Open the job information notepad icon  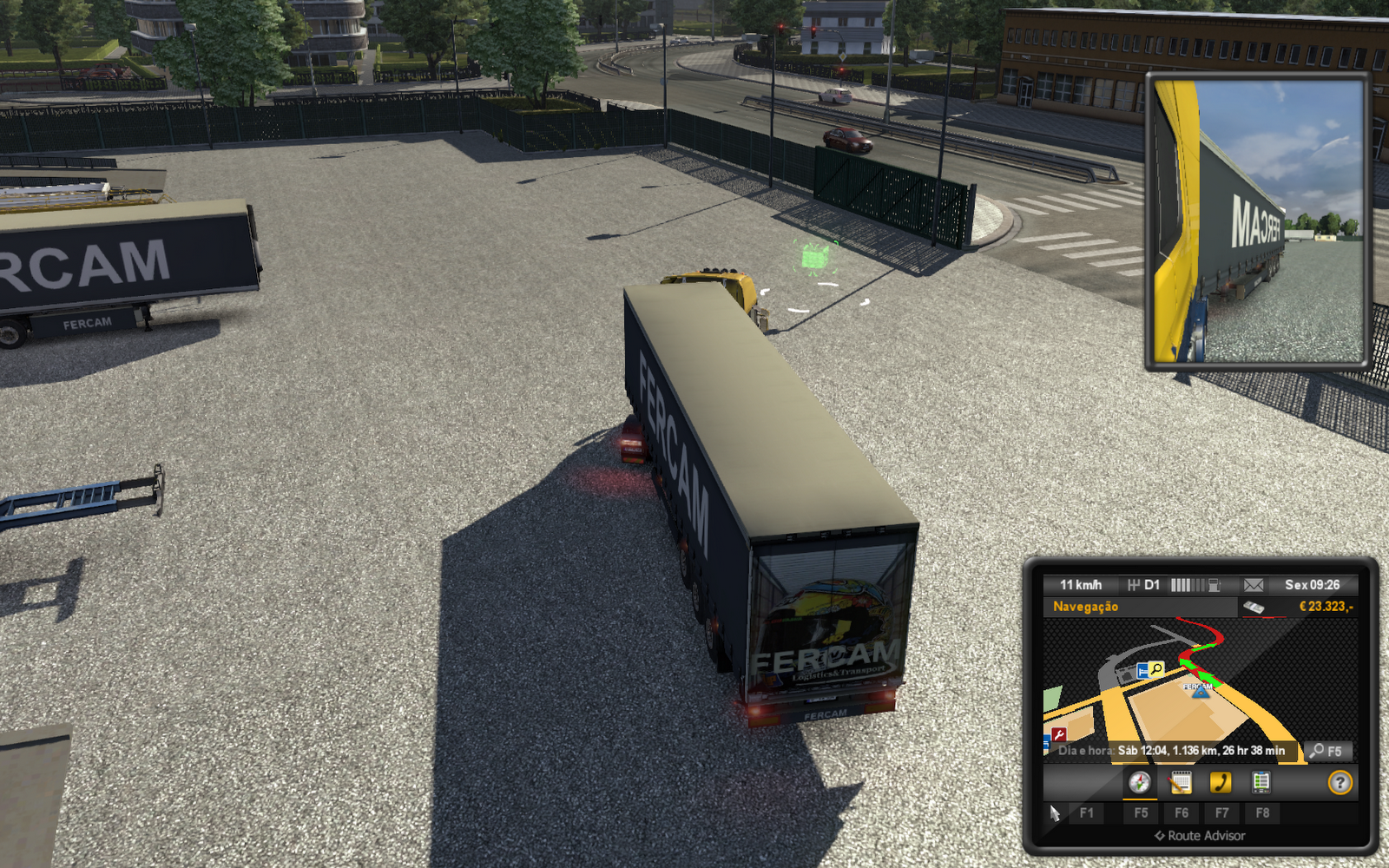pyautogui.click(x=1181, y=784)
